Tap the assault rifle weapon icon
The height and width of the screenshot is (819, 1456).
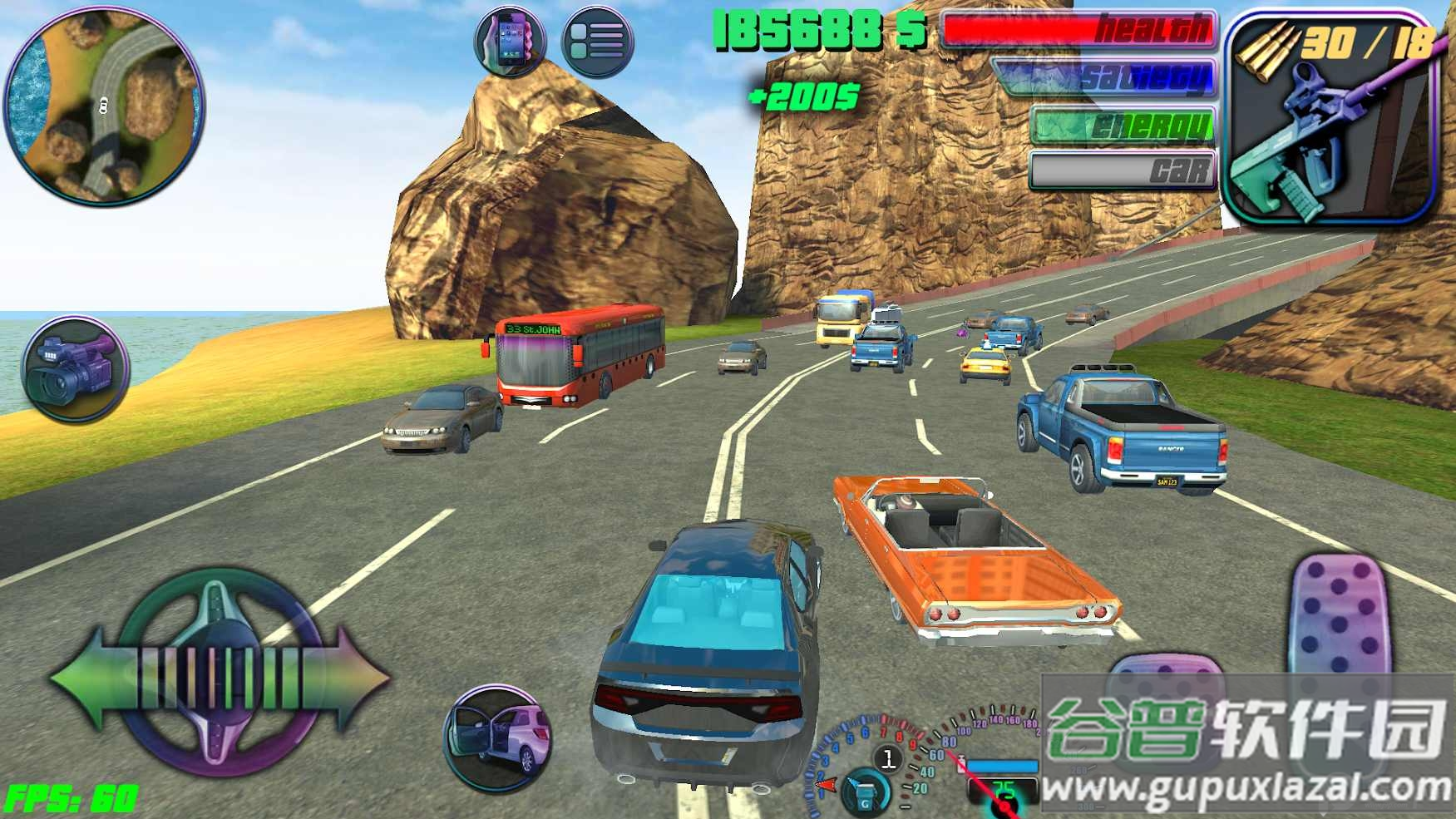[x=1330, y=121]
